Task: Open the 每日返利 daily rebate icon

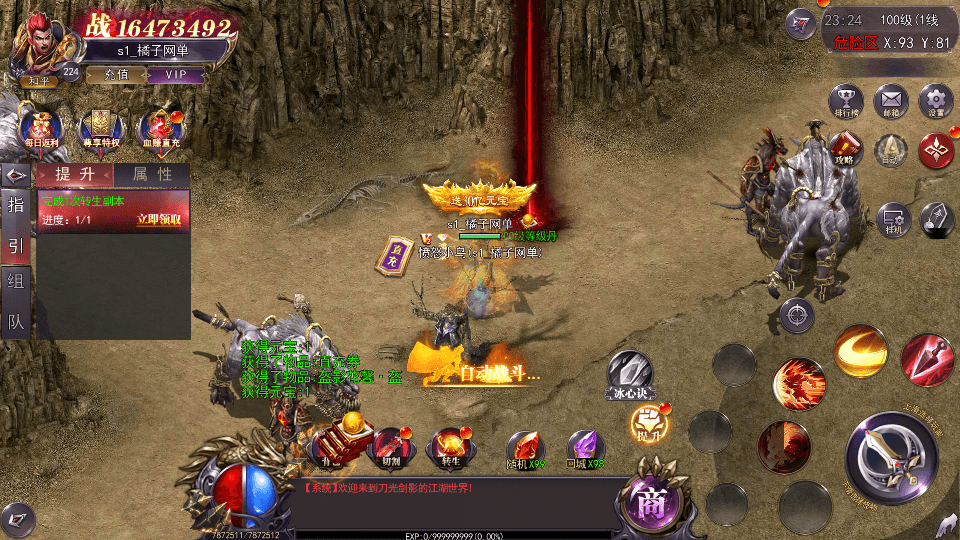Action: (40, 128)
